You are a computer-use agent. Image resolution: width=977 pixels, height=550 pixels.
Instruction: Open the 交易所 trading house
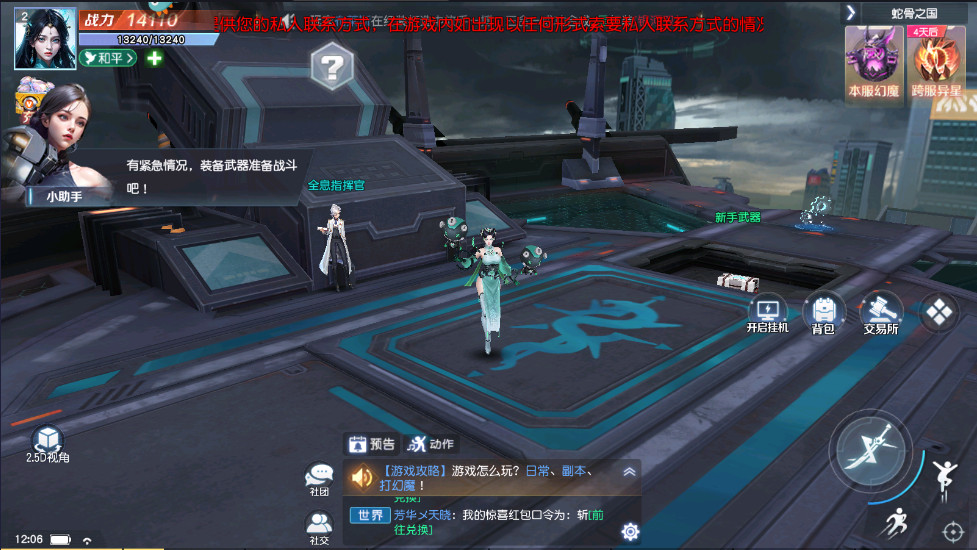click(880, 314)
